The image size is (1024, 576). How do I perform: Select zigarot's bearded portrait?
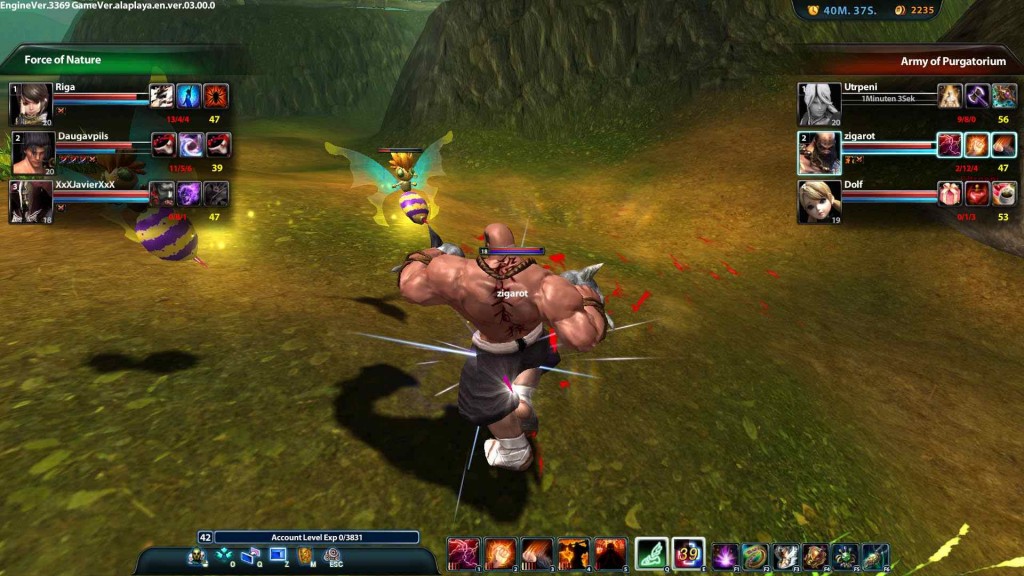point(818,152)
